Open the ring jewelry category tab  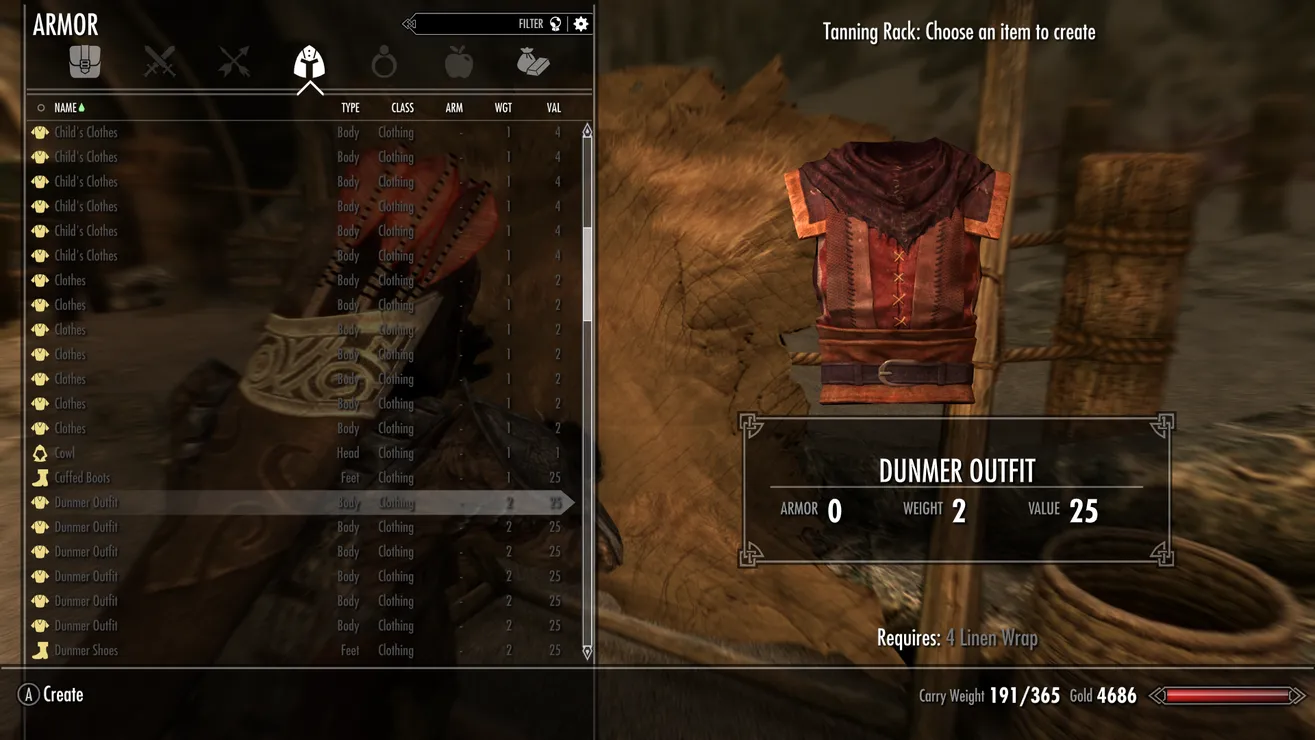point(384,64)
